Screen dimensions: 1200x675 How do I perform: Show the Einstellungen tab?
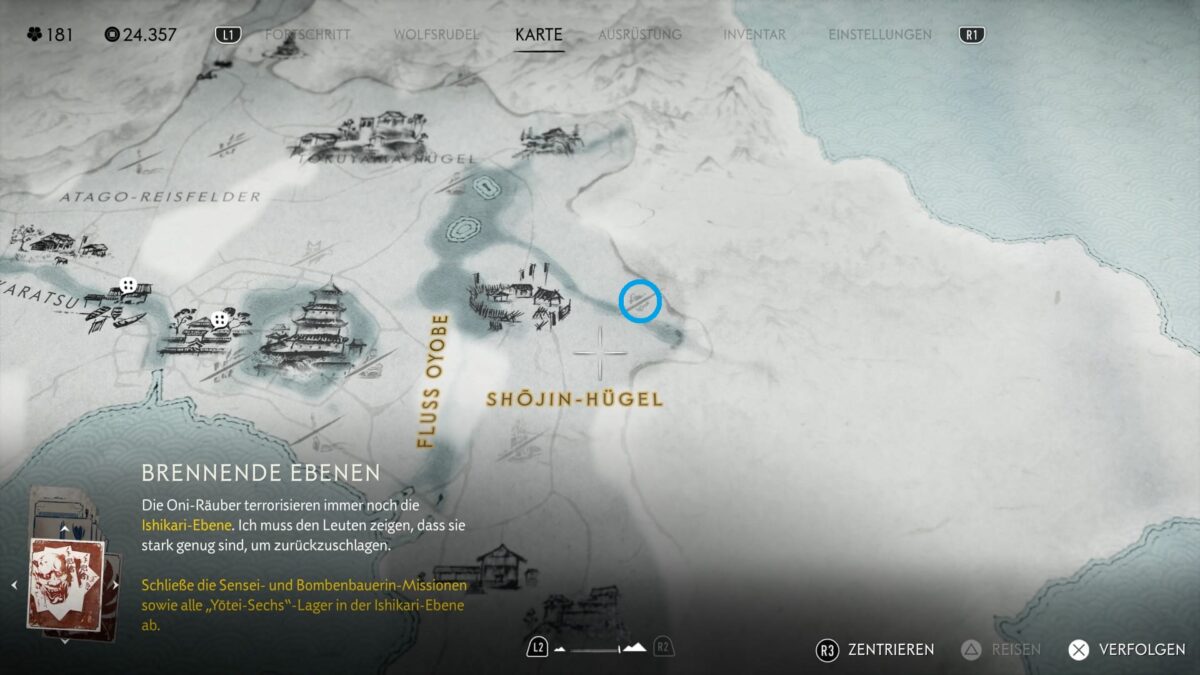[x=880, y=34]
